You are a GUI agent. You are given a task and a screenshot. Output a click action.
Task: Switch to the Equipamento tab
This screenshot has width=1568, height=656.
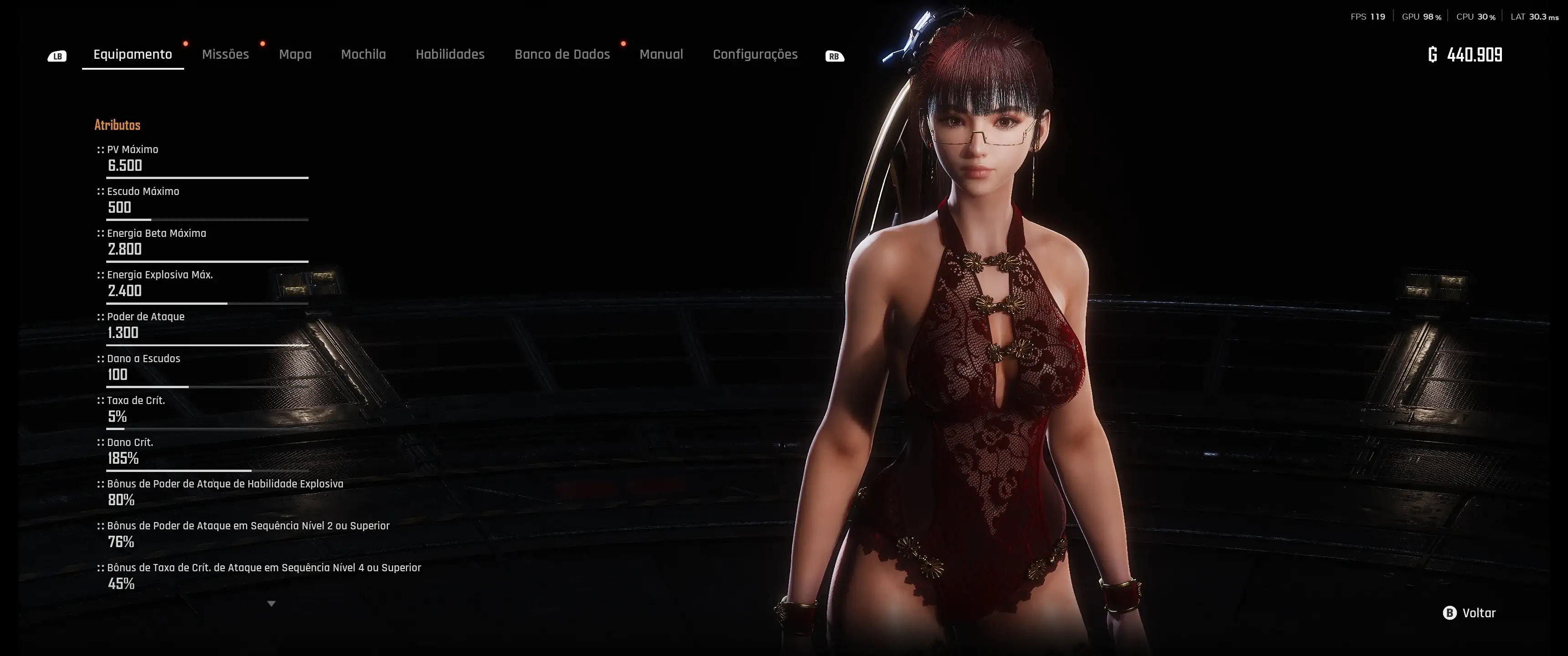pyautogui.click(x=133, y=54)
